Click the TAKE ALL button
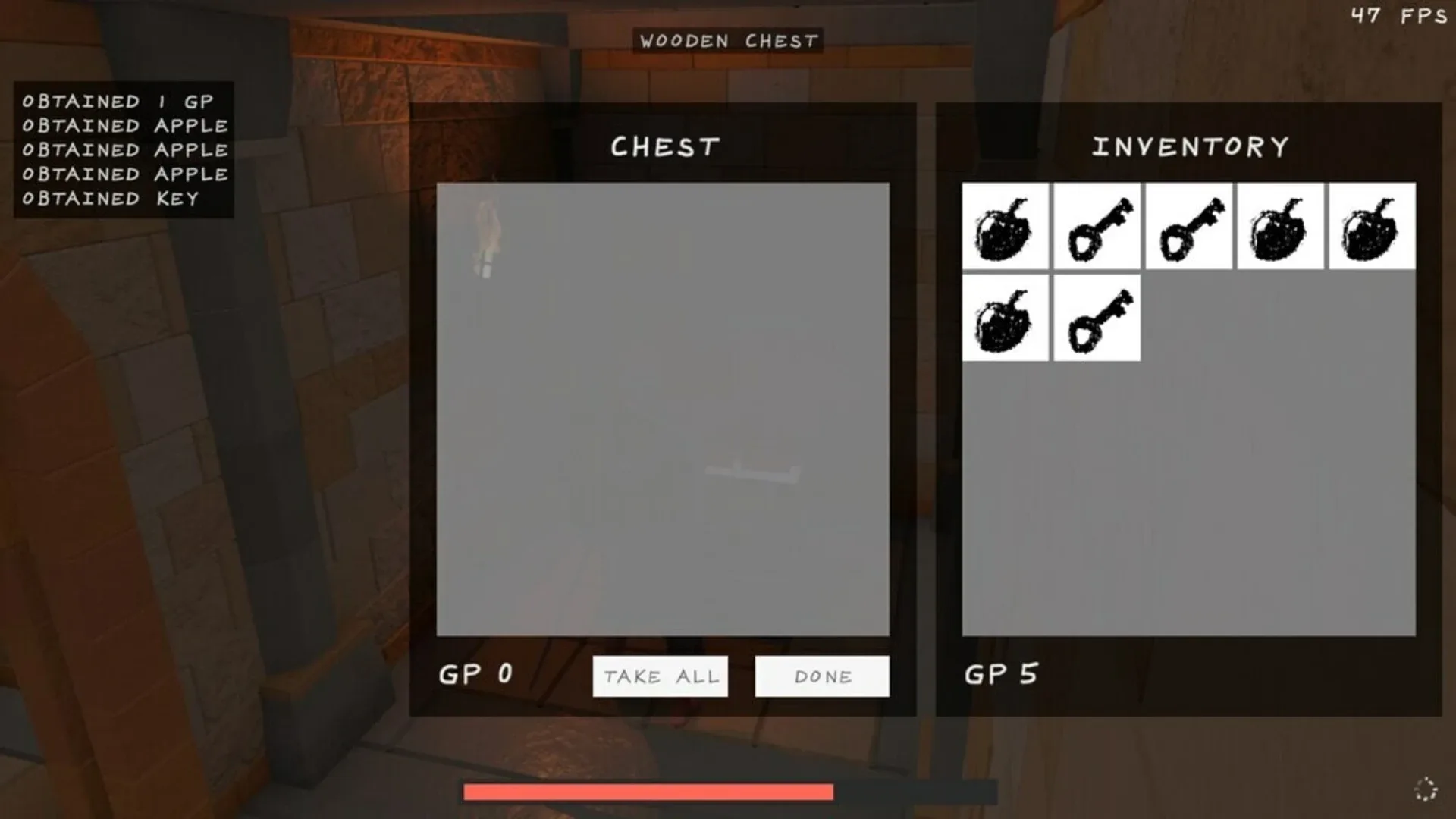Viewport: 1456px width, 819px height. click(x=660, y=676)
